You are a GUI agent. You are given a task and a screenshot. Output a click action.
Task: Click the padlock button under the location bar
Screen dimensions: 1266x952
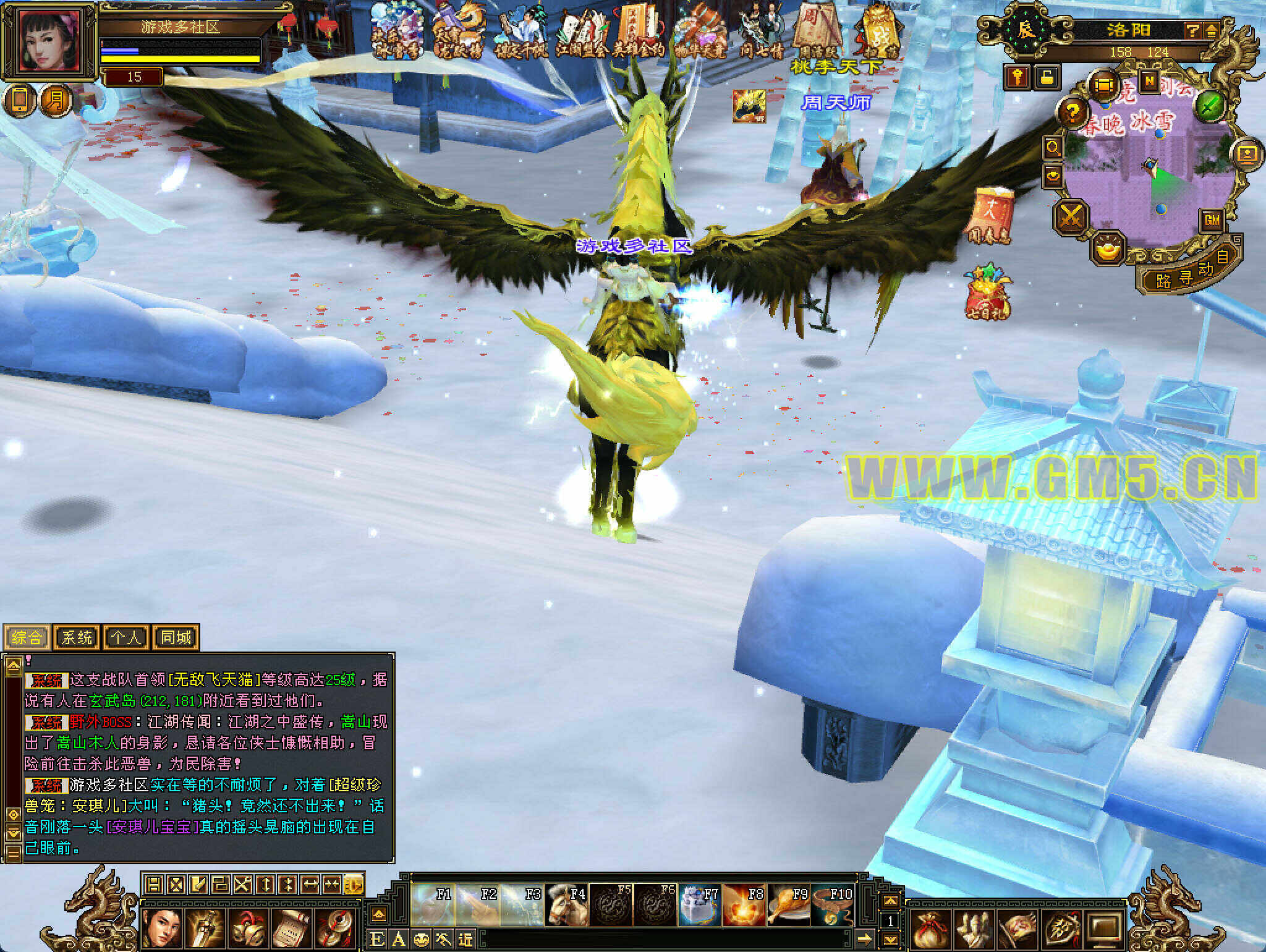[x=1046, y=77]
